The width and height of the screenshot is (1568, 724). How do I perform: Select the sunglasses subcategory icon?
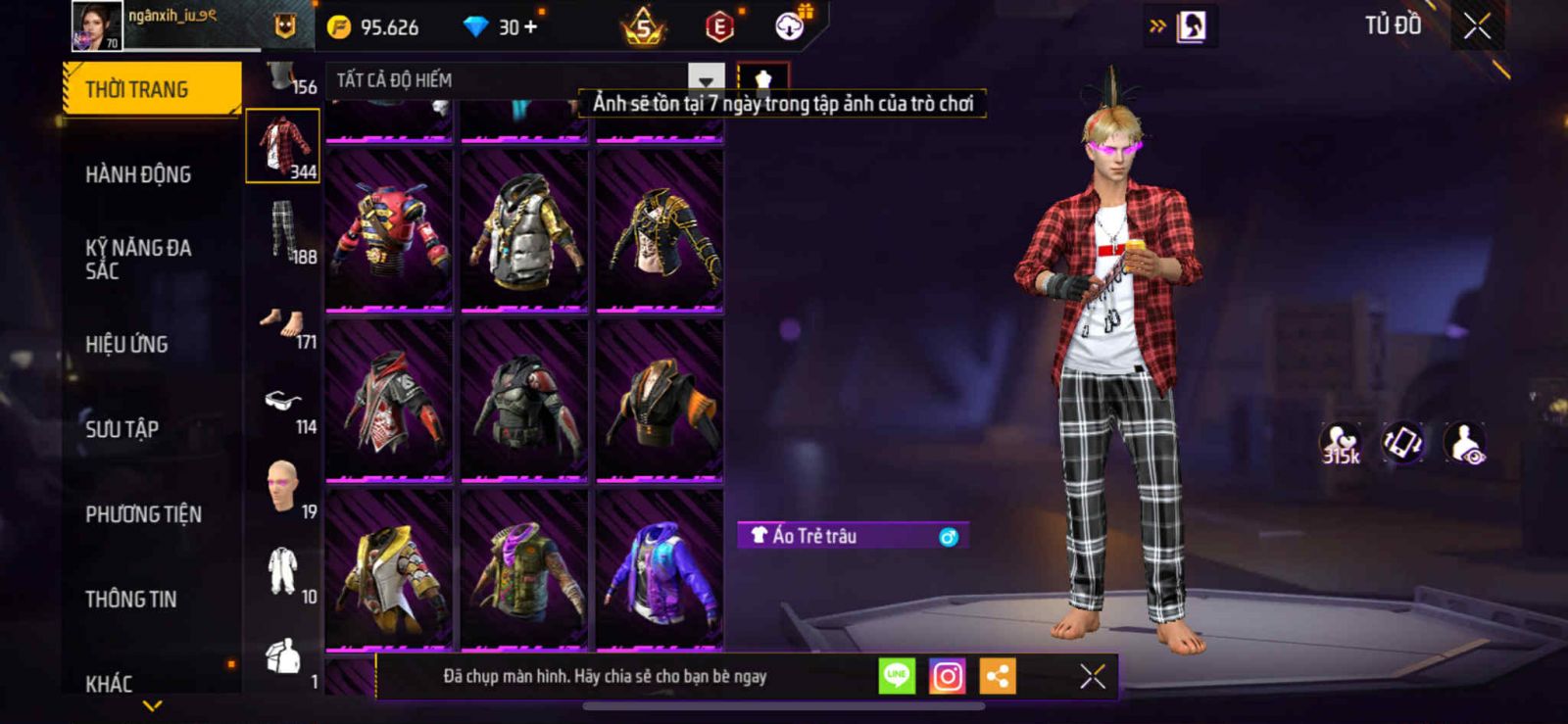pos(282,401)
